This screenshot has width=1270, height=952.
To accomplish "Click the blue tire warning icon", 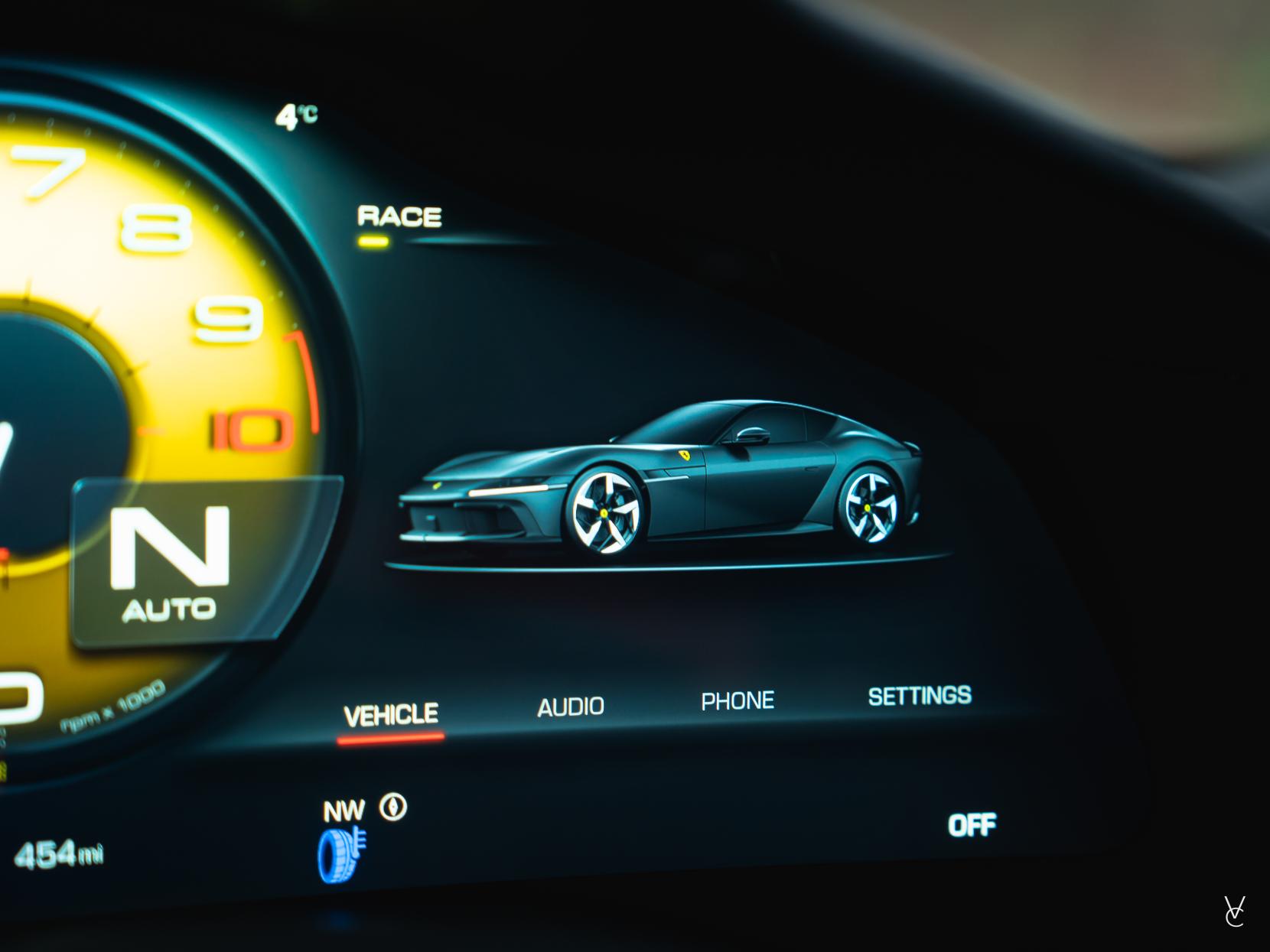I will tap(341, 854).
